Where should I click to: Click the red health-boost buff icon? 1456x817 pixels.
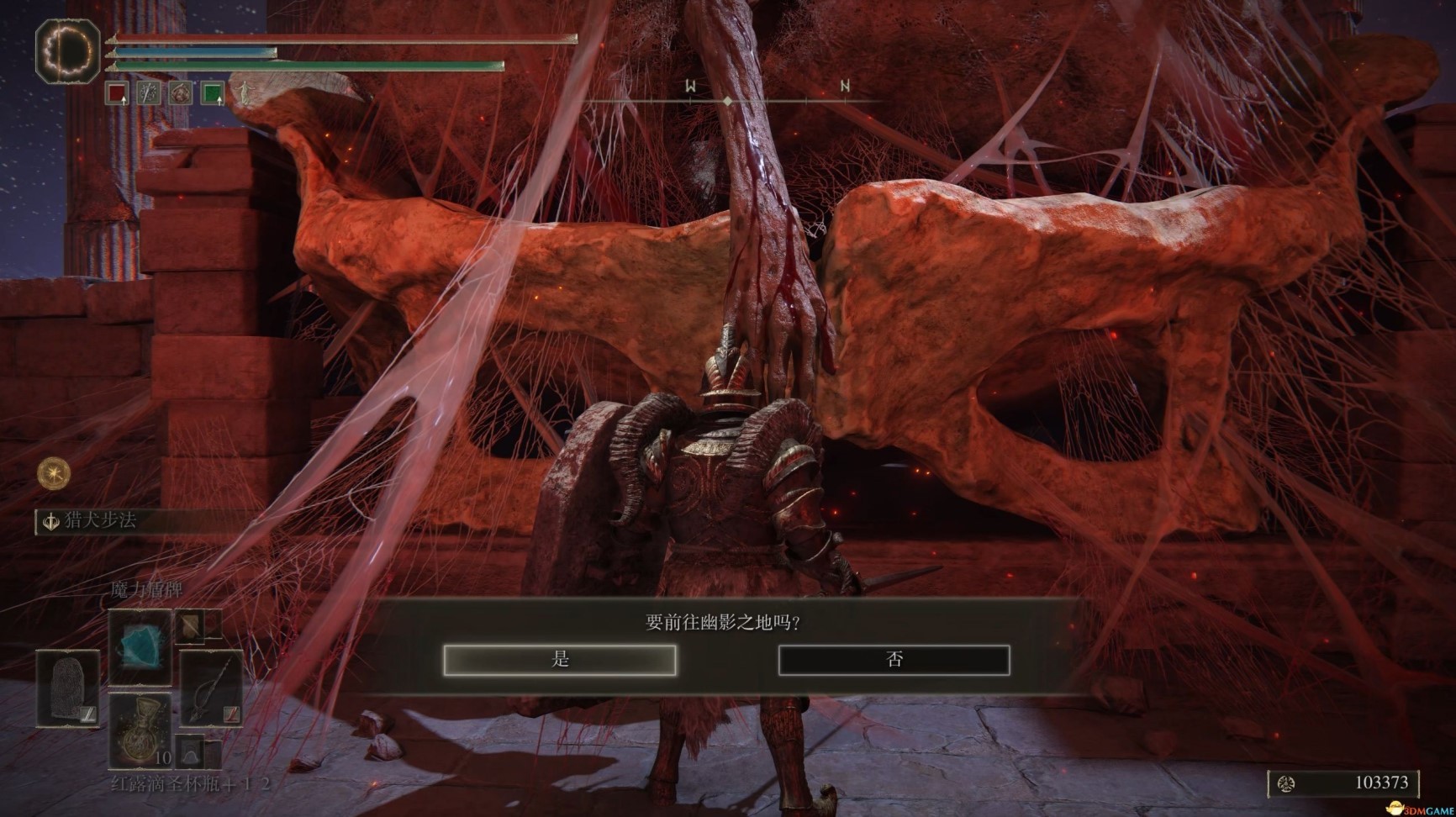pos(117,92)
